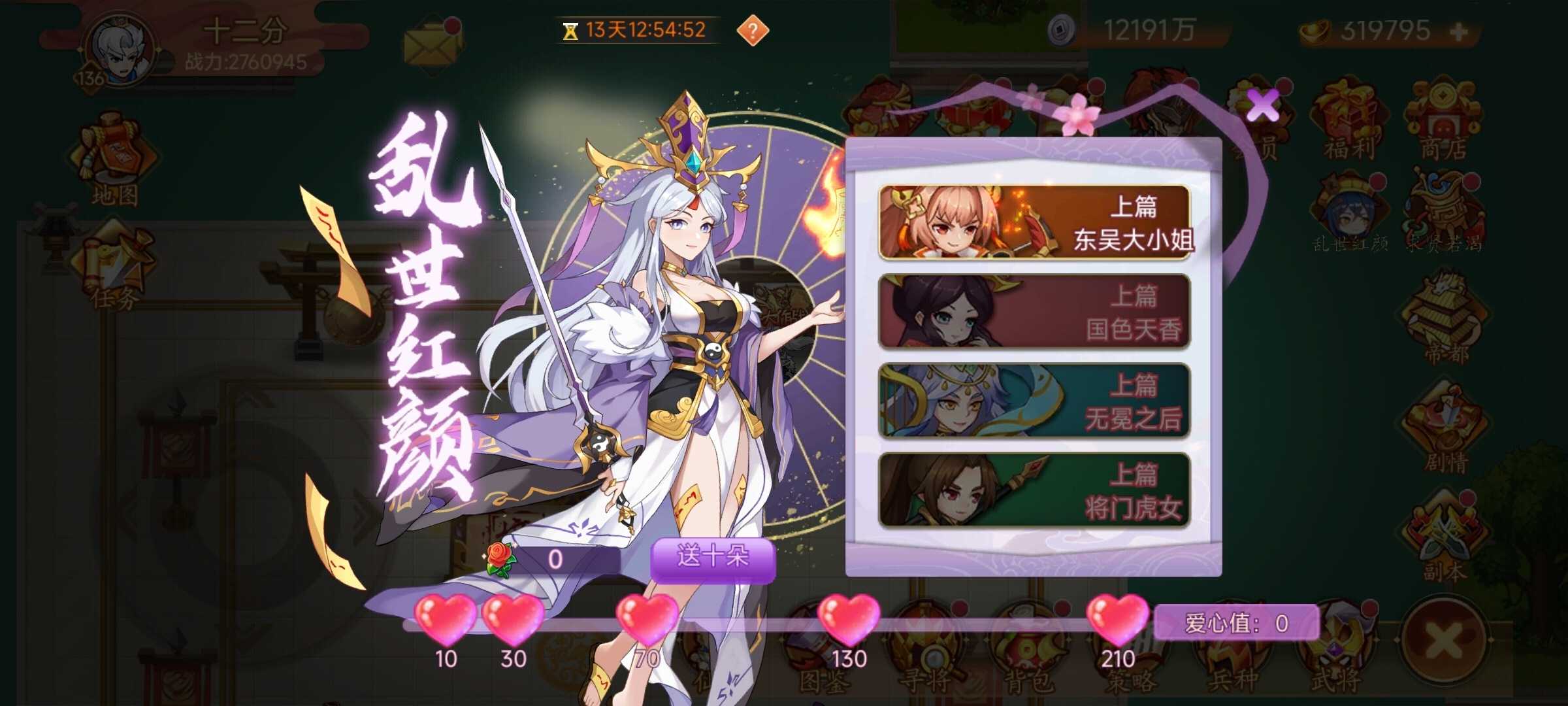Viewport: 1568px width, 706px height.
Task: Open the orange question mark help icon
Action: (x=751, y=29)
